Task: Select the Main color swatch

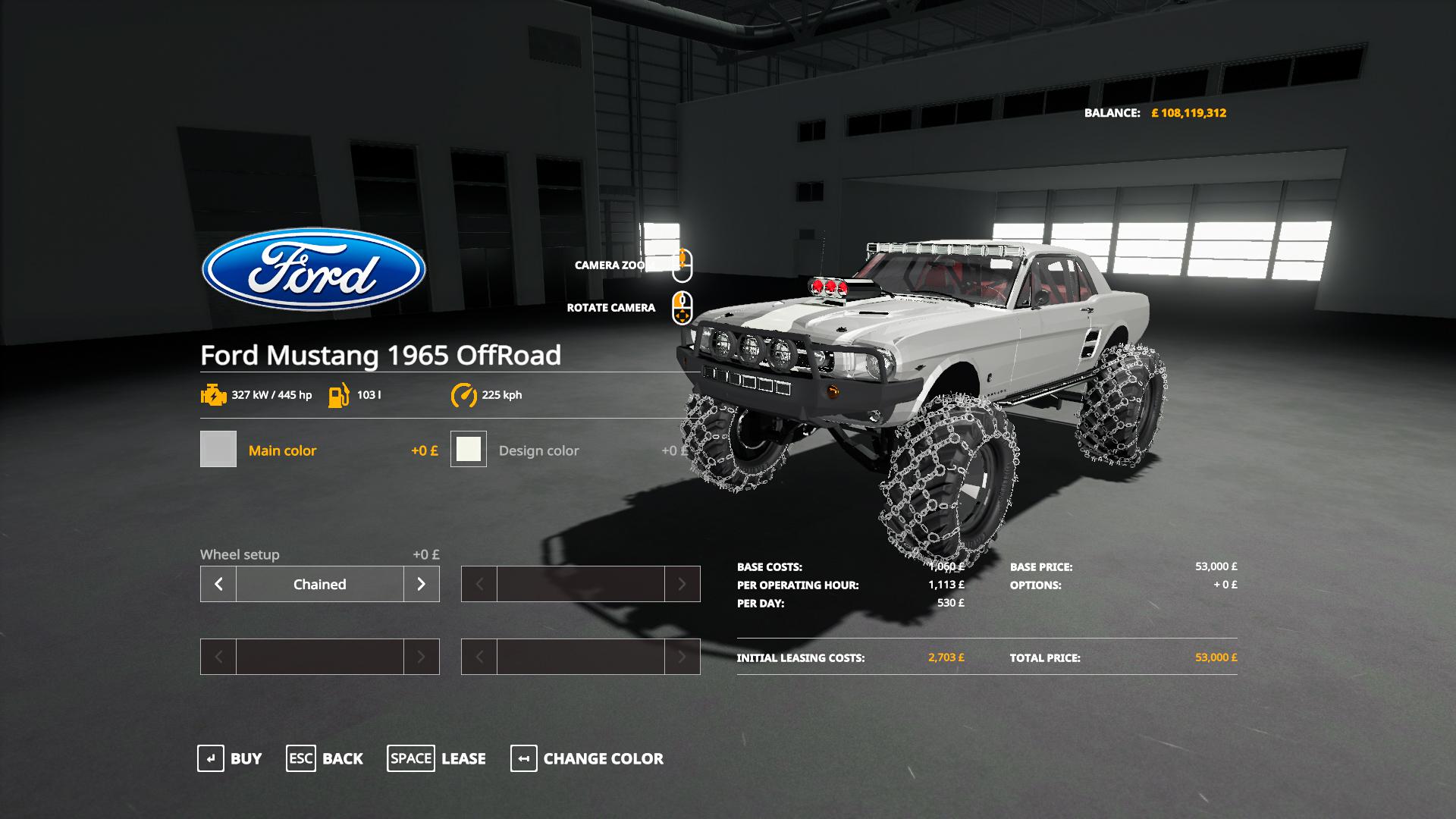Action: pyautogui.click(x=218, y=449)
